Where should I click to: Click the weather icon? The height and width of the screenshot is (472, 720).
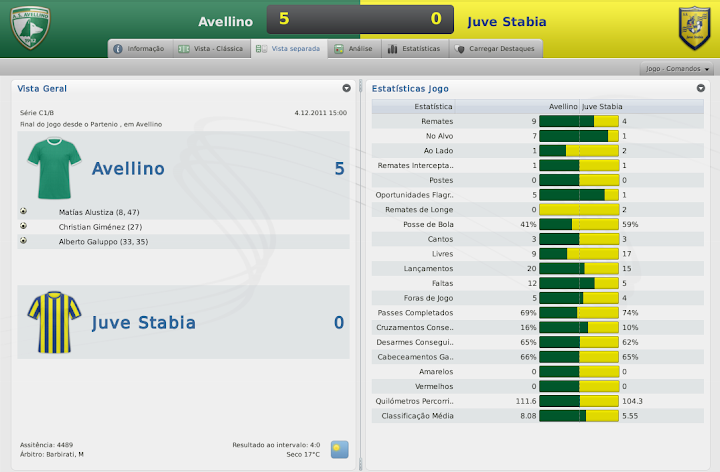pos(339,448)
